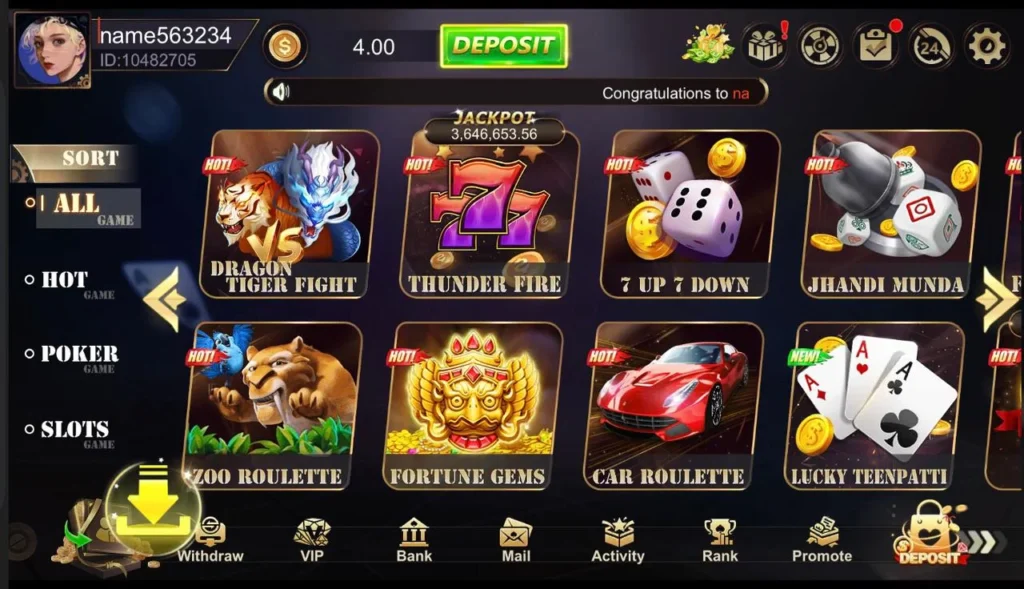1024x589 pixels.
Task: Check the Mail inbox
Action: [x=516, y=540]
